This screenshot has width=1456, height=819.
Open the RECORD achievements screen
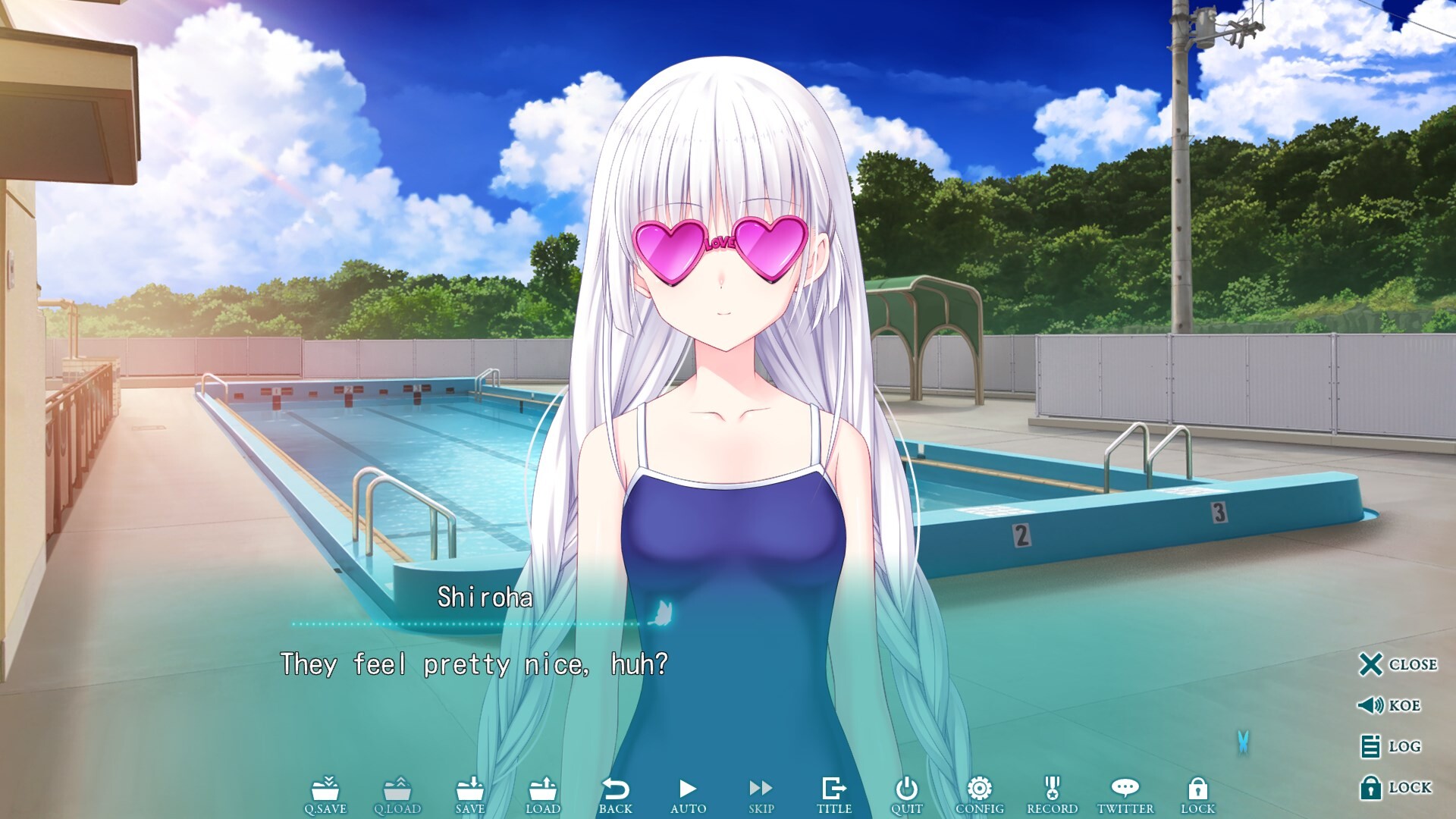(x=1053, y=793)
